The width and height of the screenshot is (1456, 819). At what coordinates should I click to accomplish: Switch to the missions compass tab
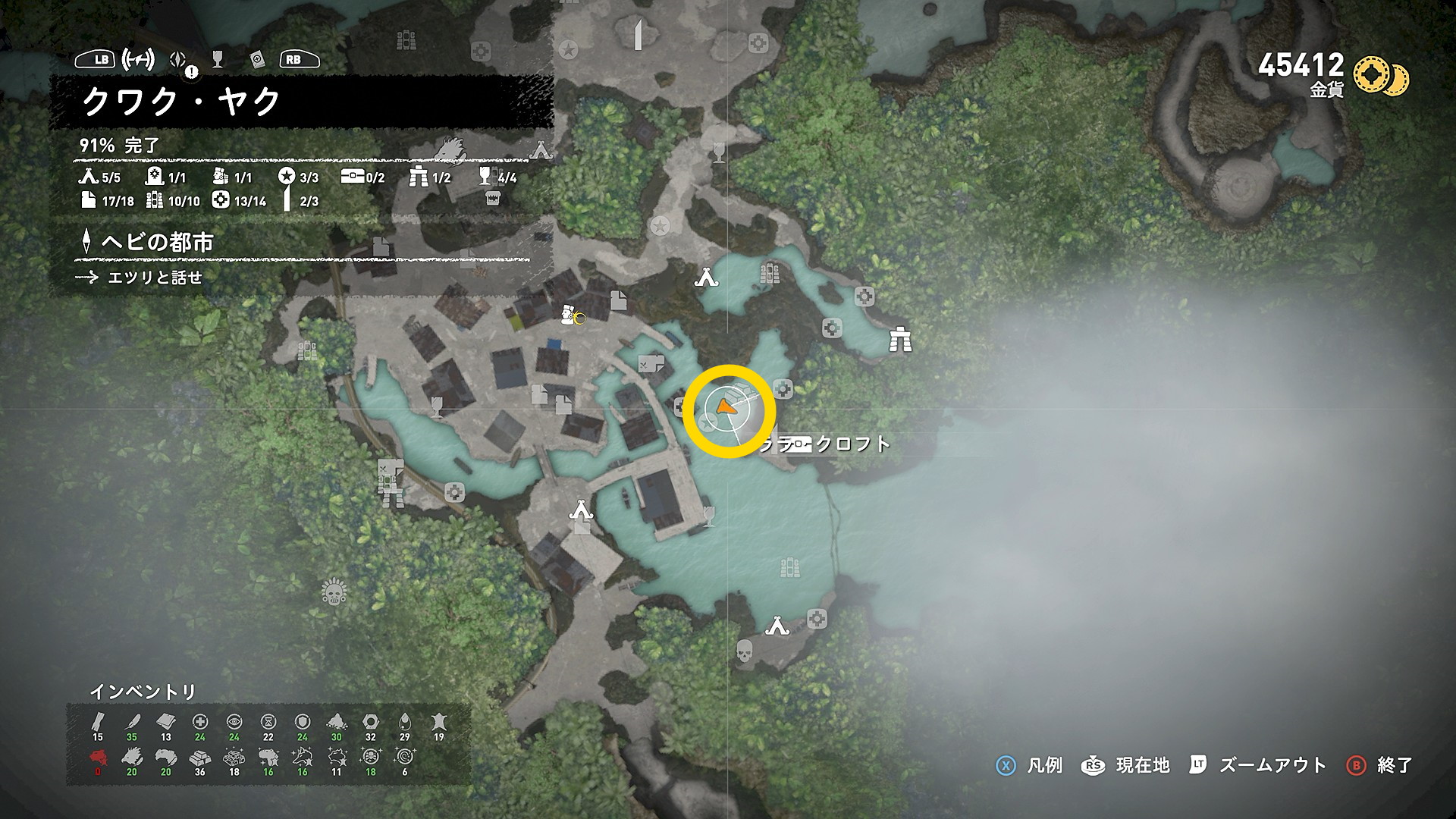point(179,60)
